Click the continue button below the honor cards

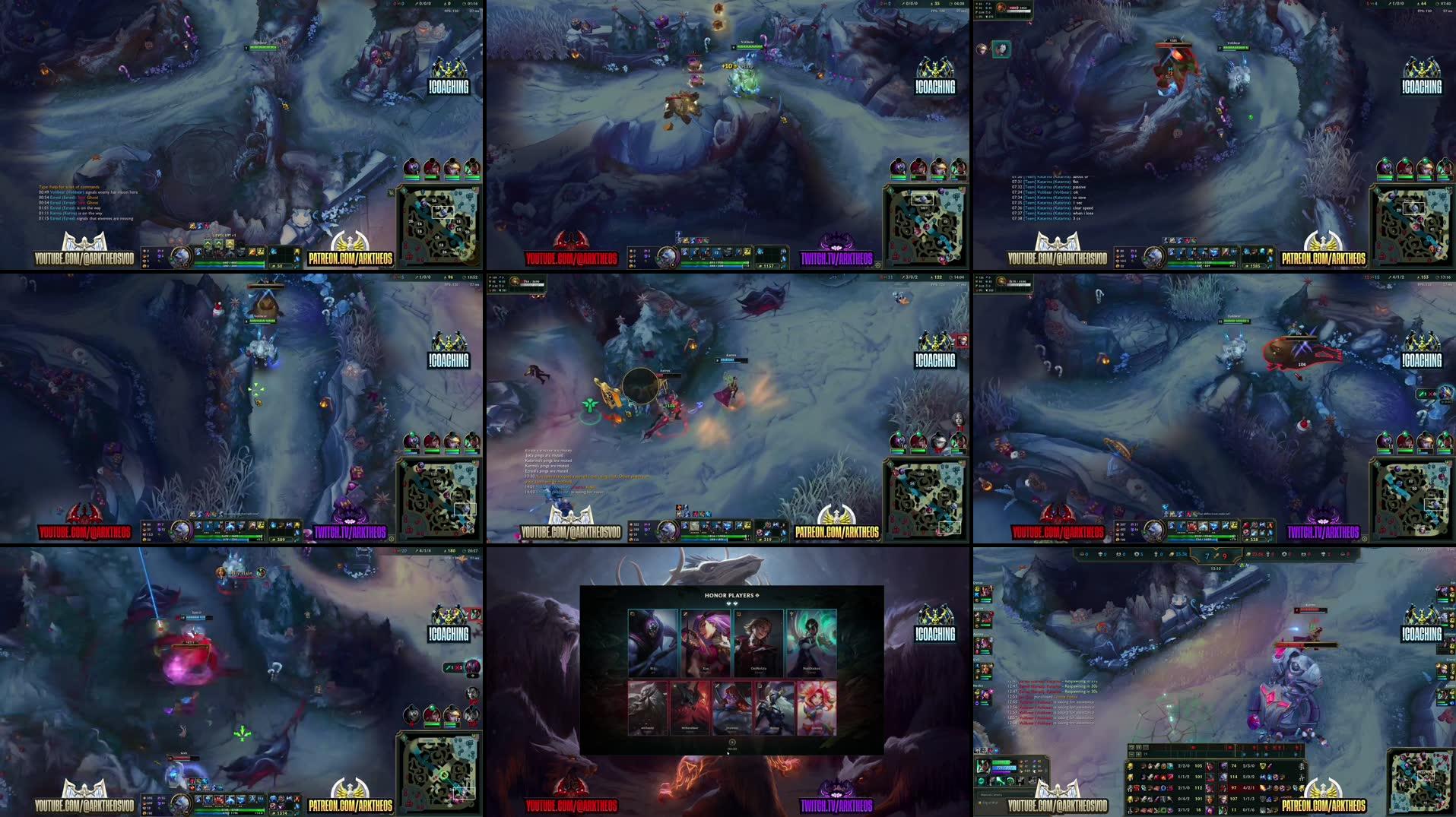[732, 743]
